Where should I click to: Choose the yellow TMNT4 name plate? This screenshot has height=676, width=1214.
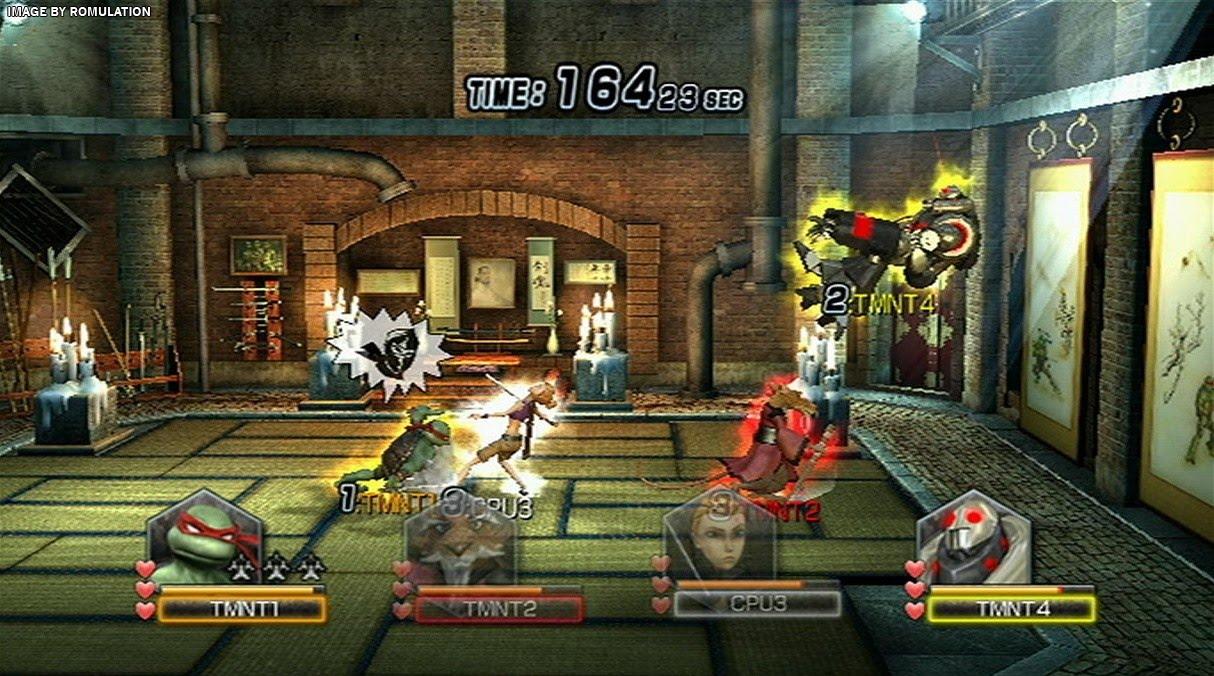tap(1011, 609)
